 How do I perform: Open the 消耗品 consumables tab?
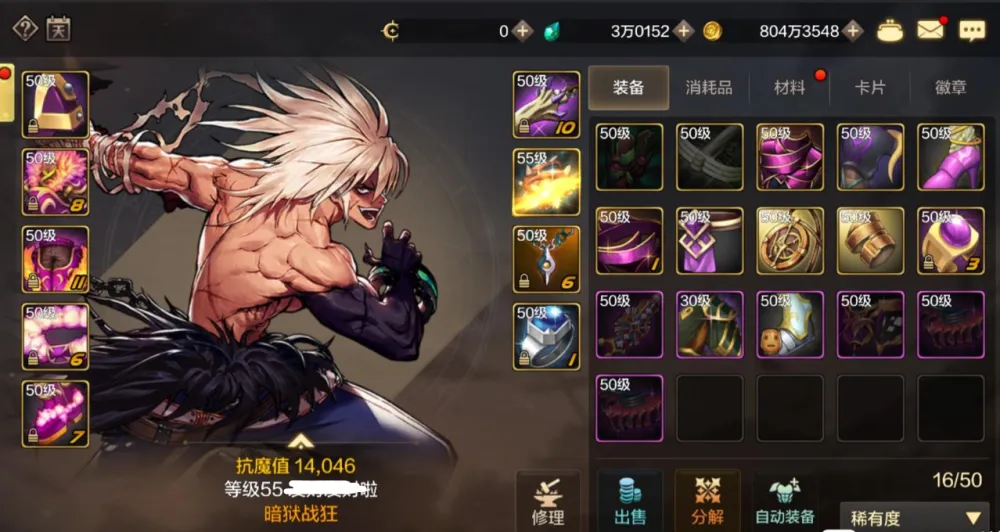click(708, 88)
